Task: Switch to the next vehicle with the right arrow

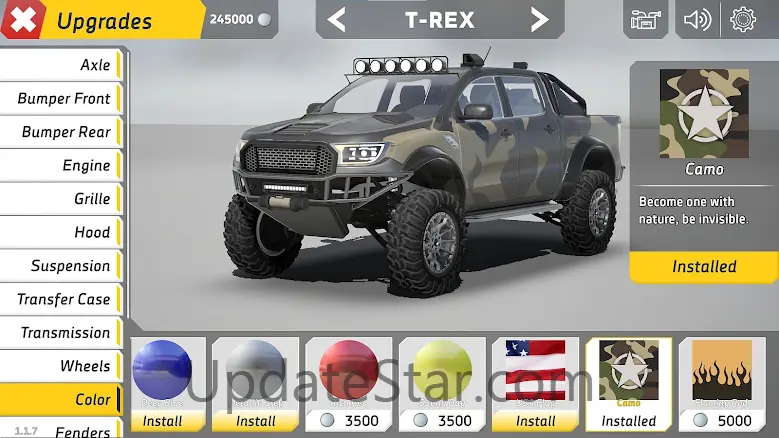Action: (539, 19)
